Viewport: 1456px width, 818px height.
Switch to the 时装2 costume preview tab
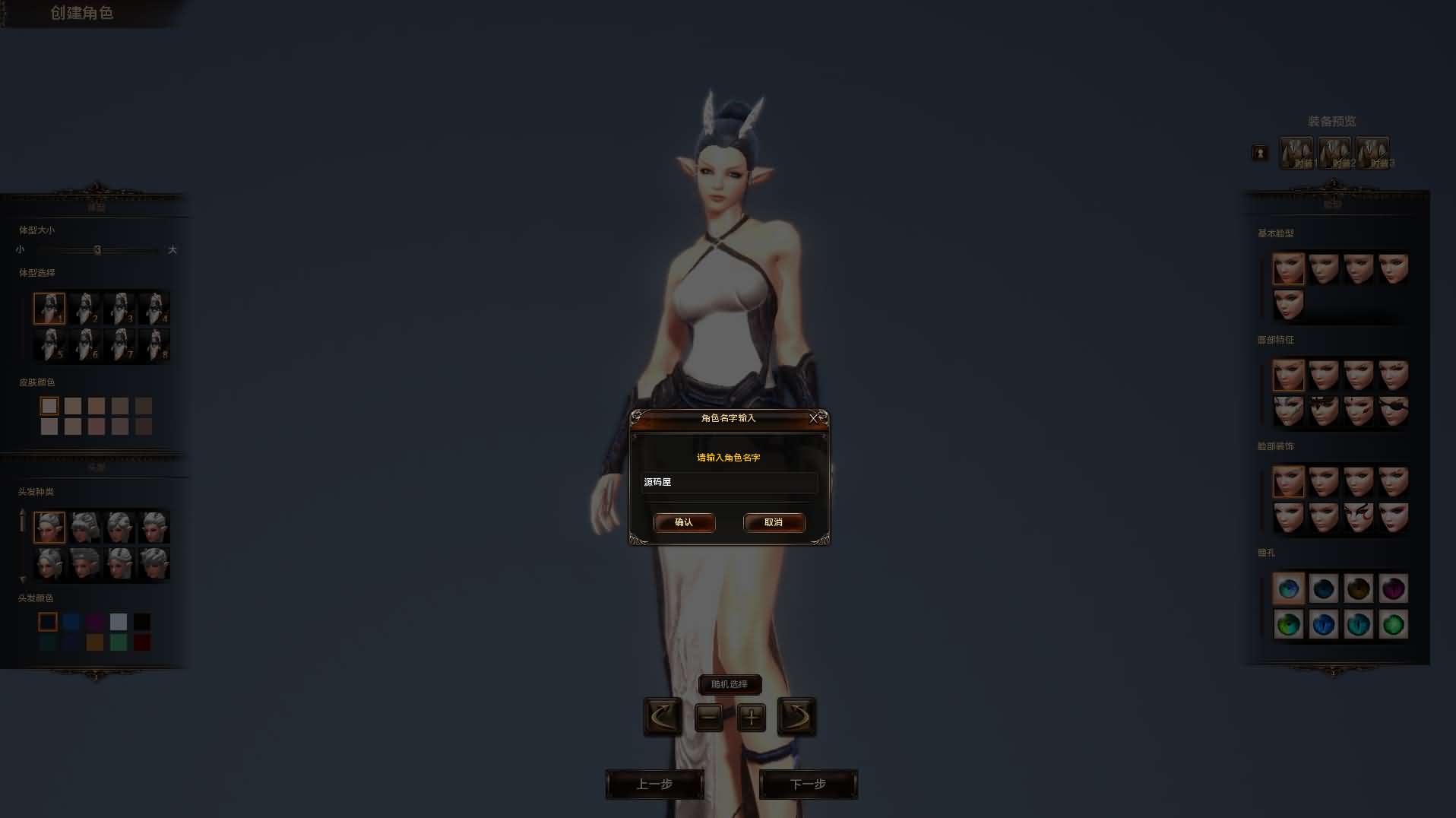pos(1335,152)
